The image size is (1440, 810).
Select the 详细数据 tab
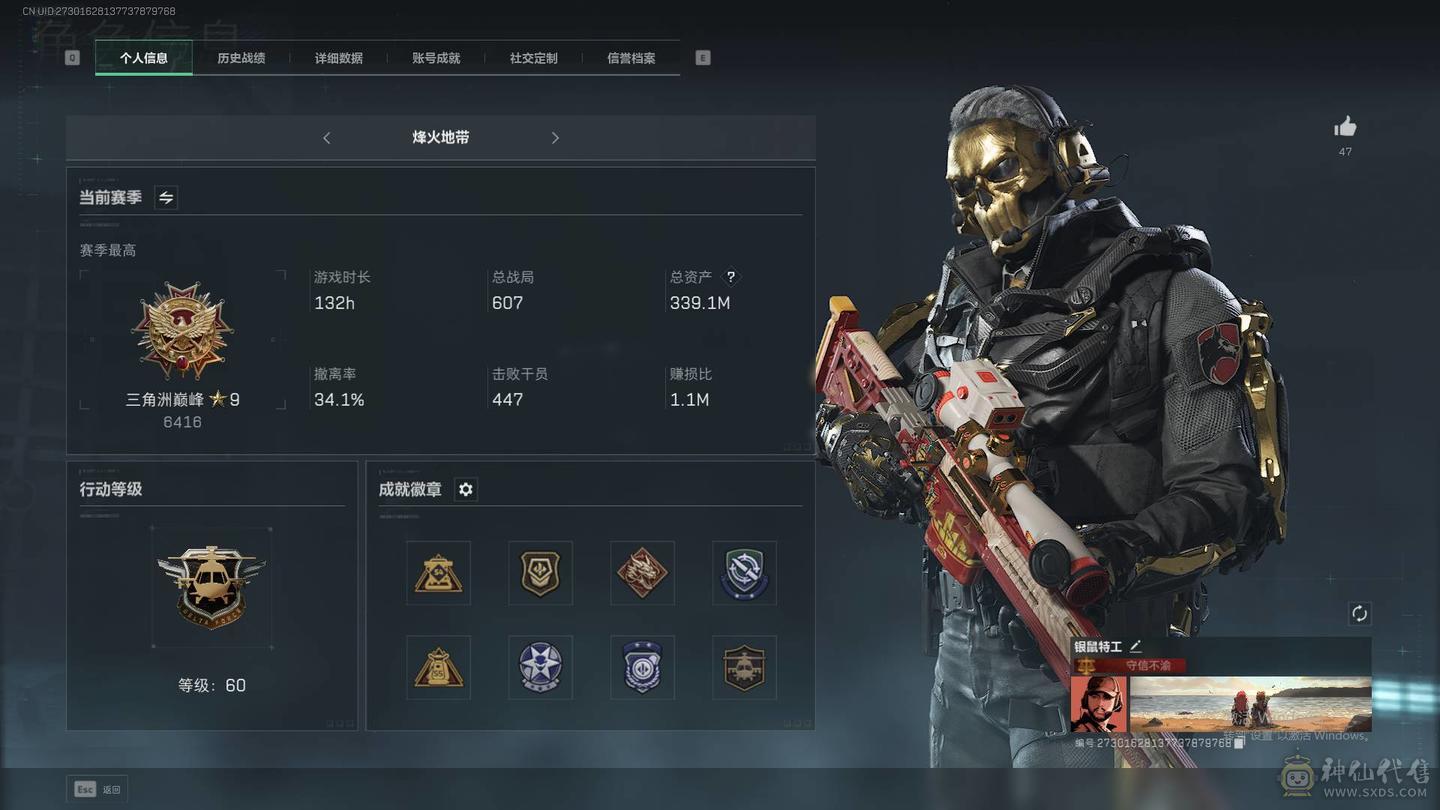point(339,58)
